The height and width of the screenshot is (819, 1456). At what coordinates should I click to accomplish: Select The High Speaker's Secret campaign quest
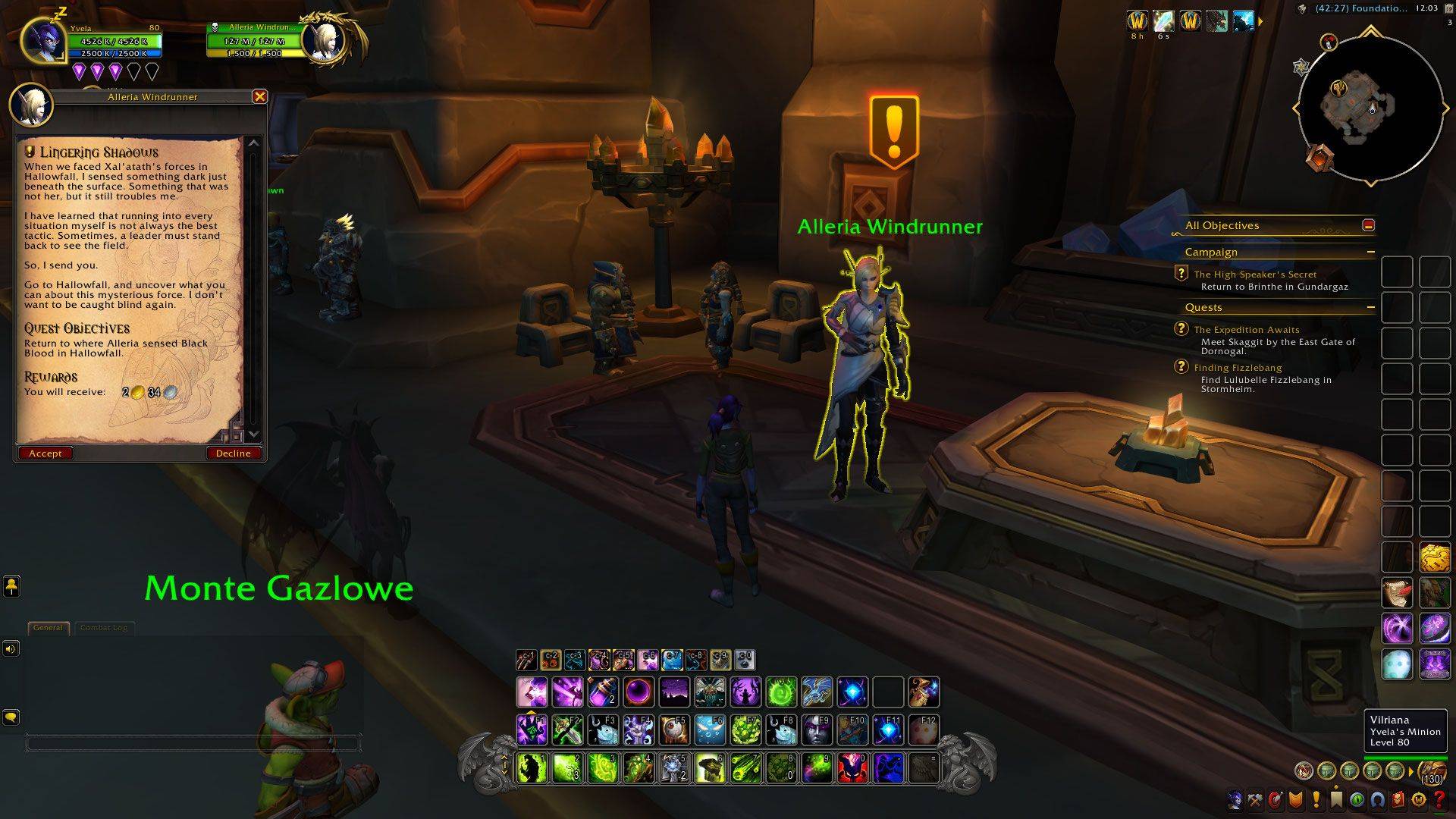[1254, 275]
